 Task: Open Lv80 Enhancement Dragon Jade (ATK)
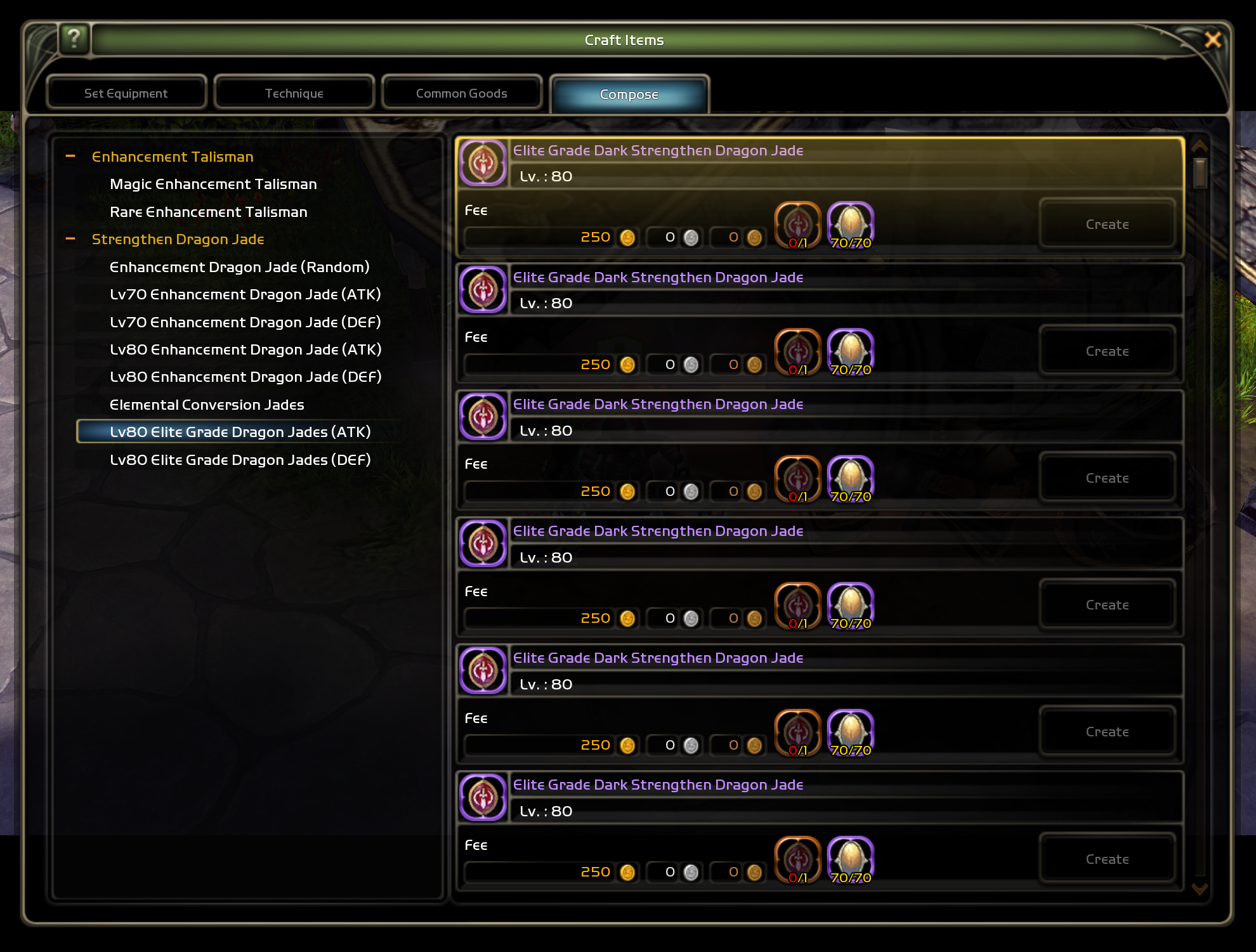[245, 349]
